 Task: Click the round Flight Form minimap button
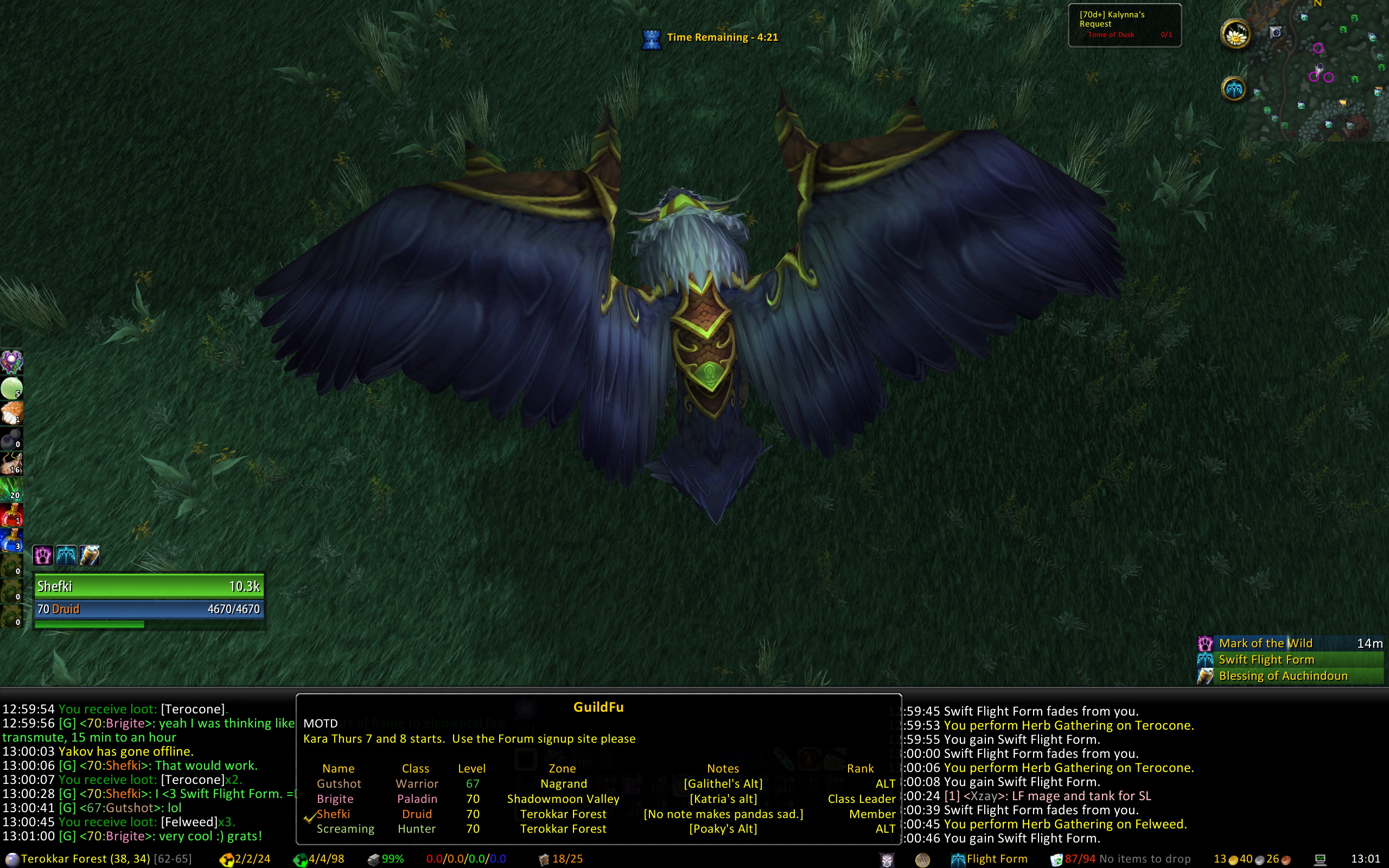(x=1234, y=89)
